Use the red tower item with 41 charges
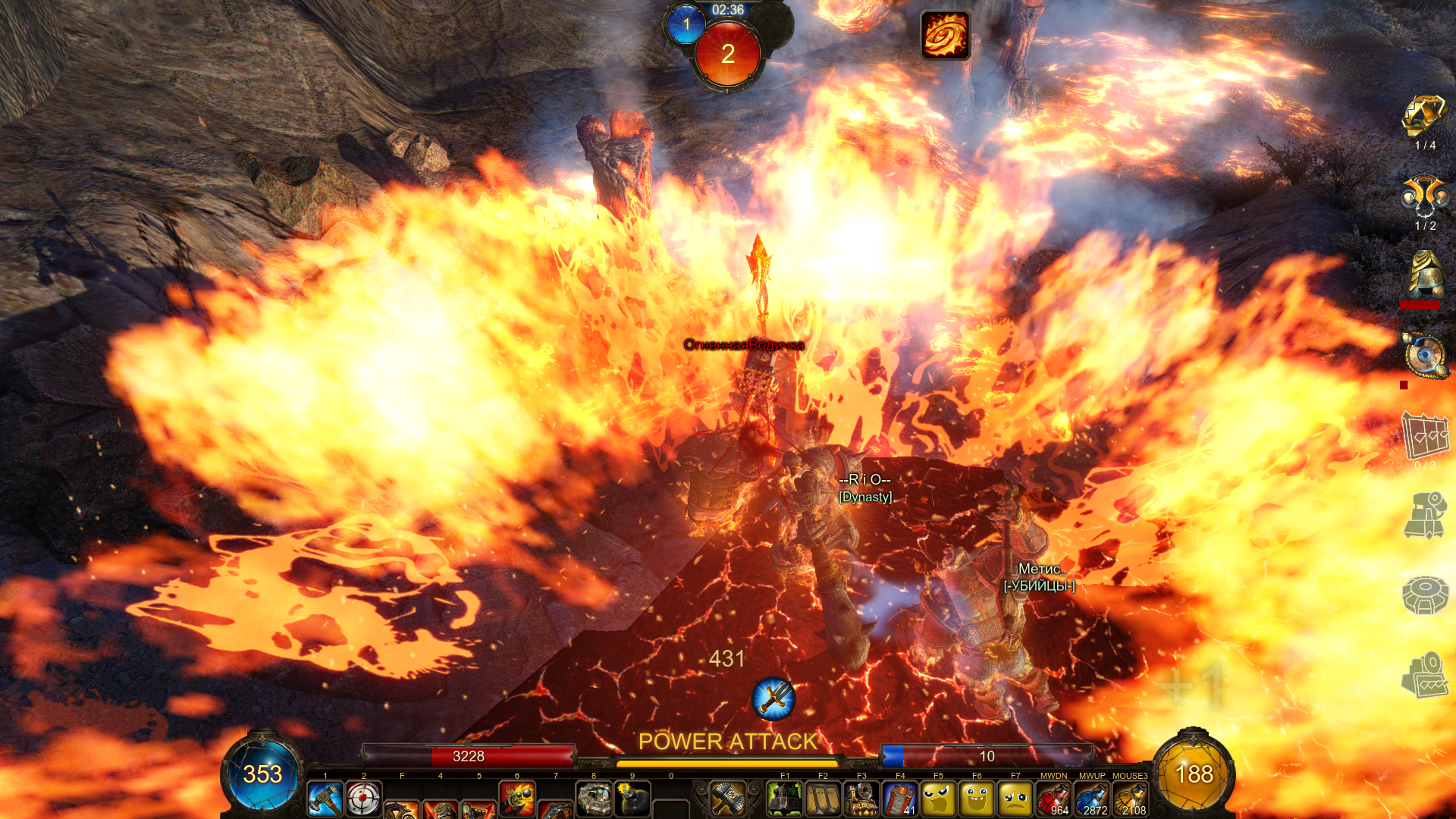Image resolution: width=1456 pixels, height=819 pixels. 900,799
